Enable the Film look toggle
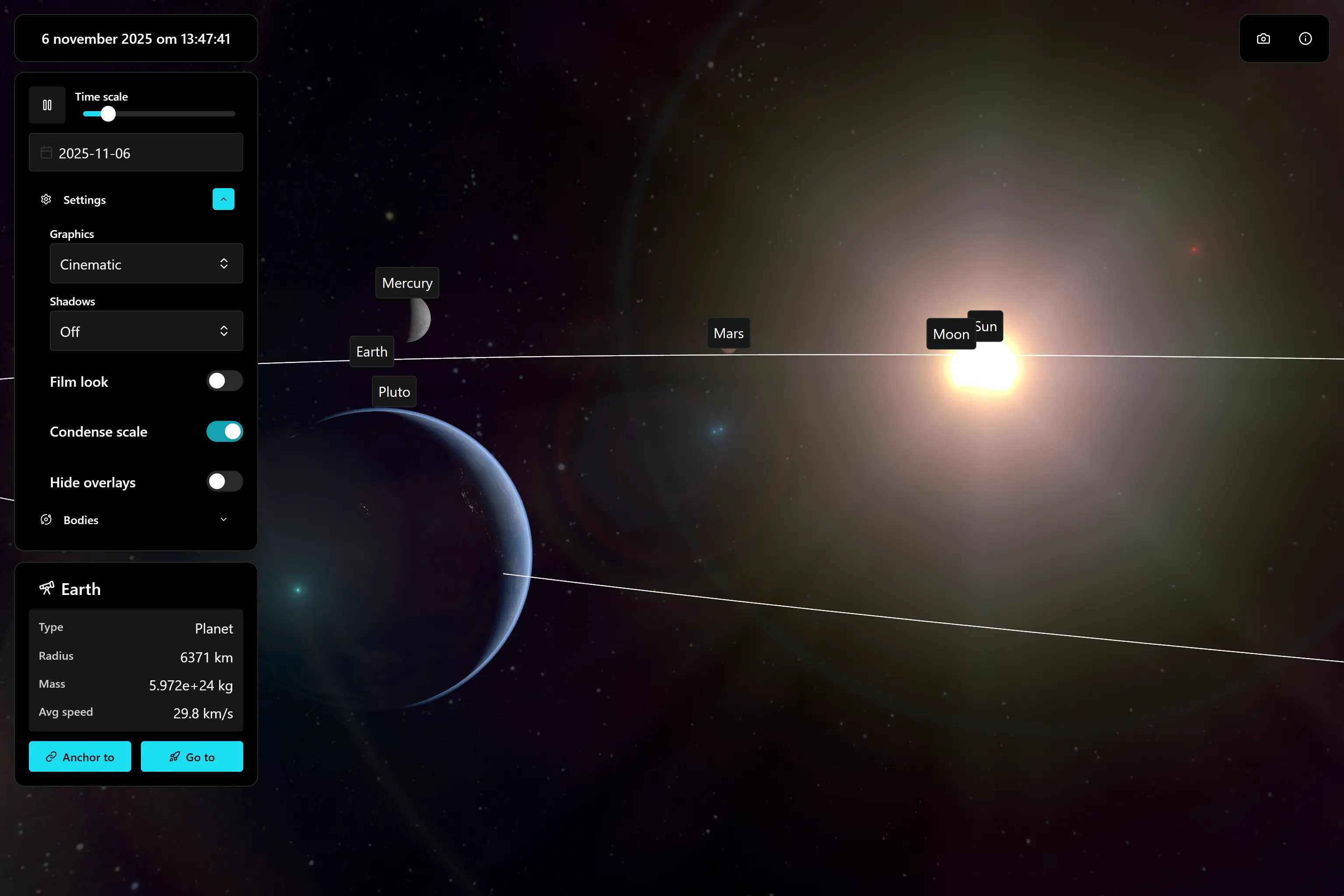Viewport: 1344px width, 896px height. point(224,381)
